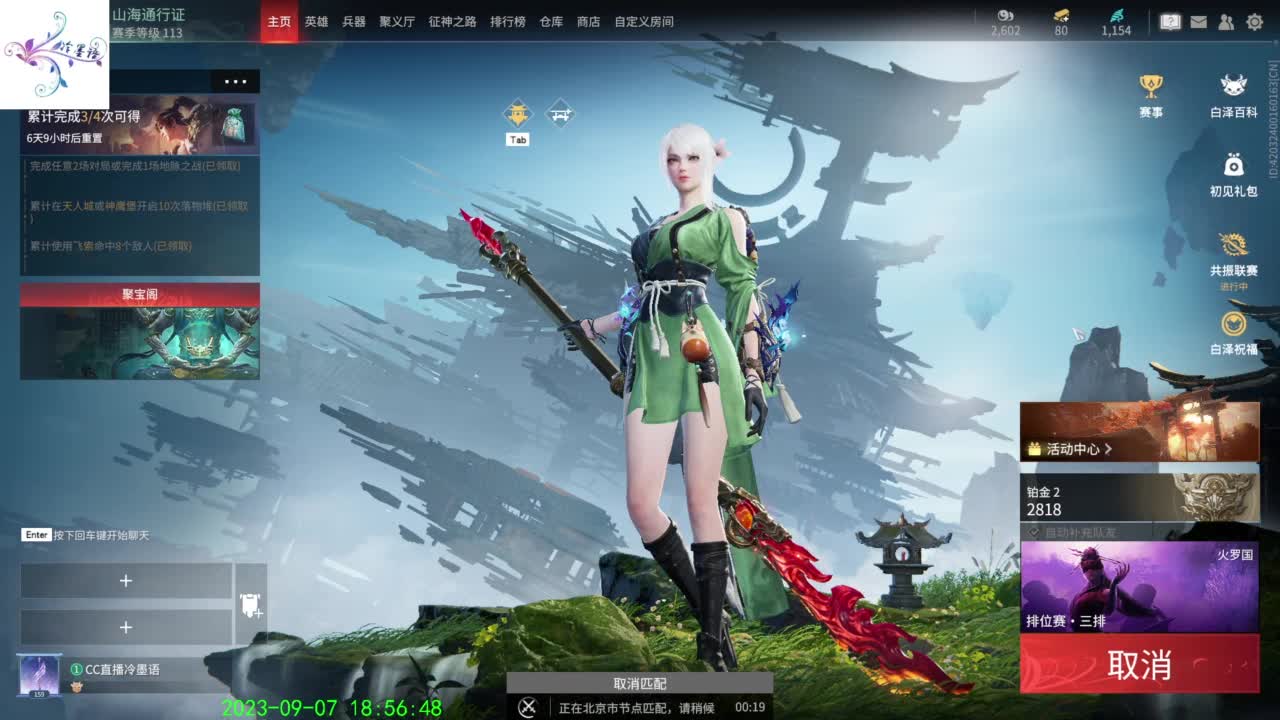The height and width of the screenshot is (720, 1280).
Task: Open the 聚宝阁 treasure shop button
Action: [138, 295]
